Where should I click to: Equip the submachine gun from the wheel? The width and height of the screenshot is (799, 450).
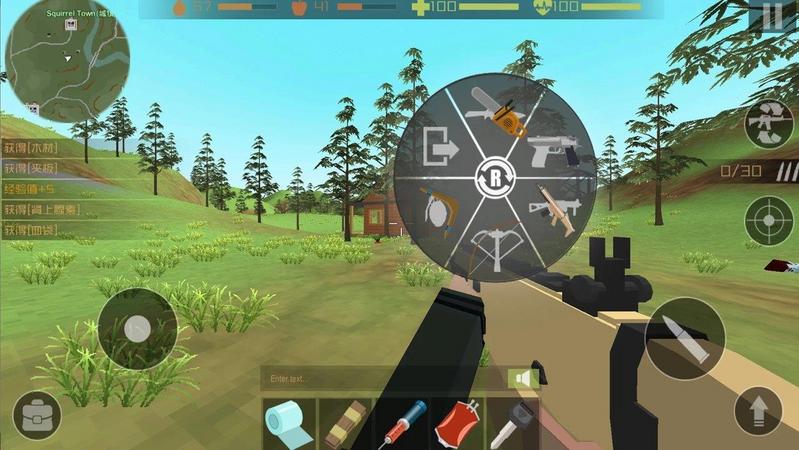(x=553, y=207)
